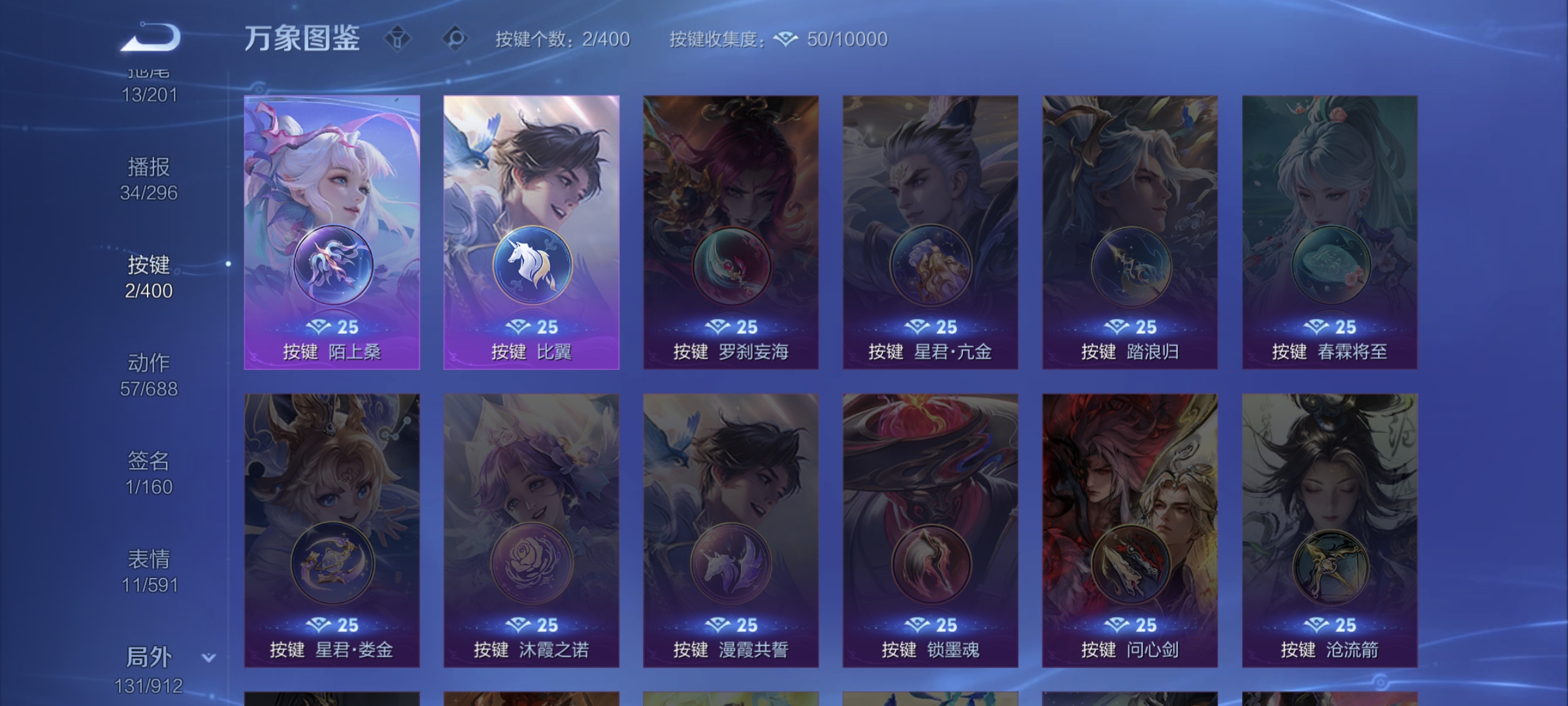Viewport: 1568px width, 706px height.
Task: Switch to the 表情 category
Action: pos(150,559)
